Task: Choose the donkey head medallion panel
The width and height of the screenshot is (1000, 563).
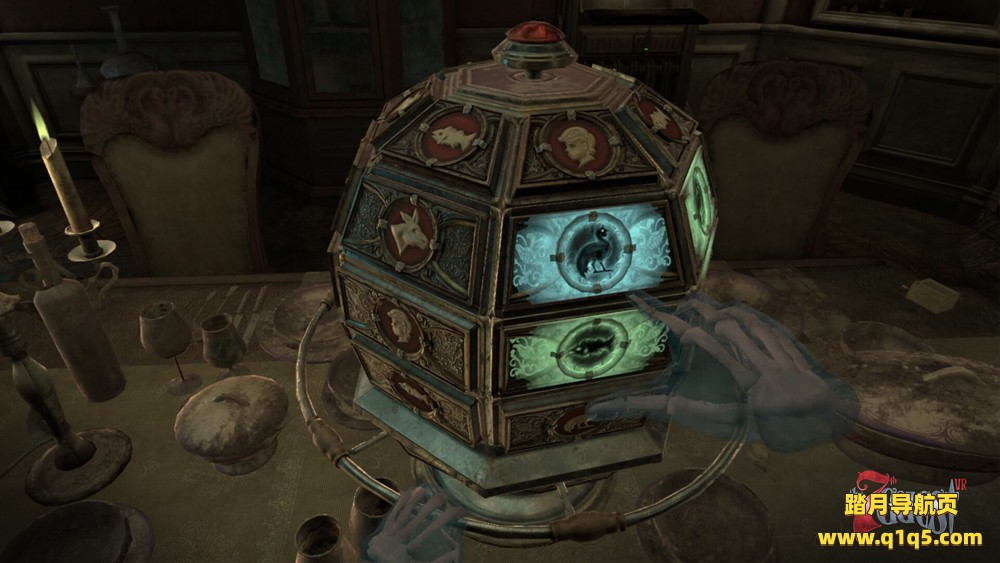Action: (x=409, y=228)
